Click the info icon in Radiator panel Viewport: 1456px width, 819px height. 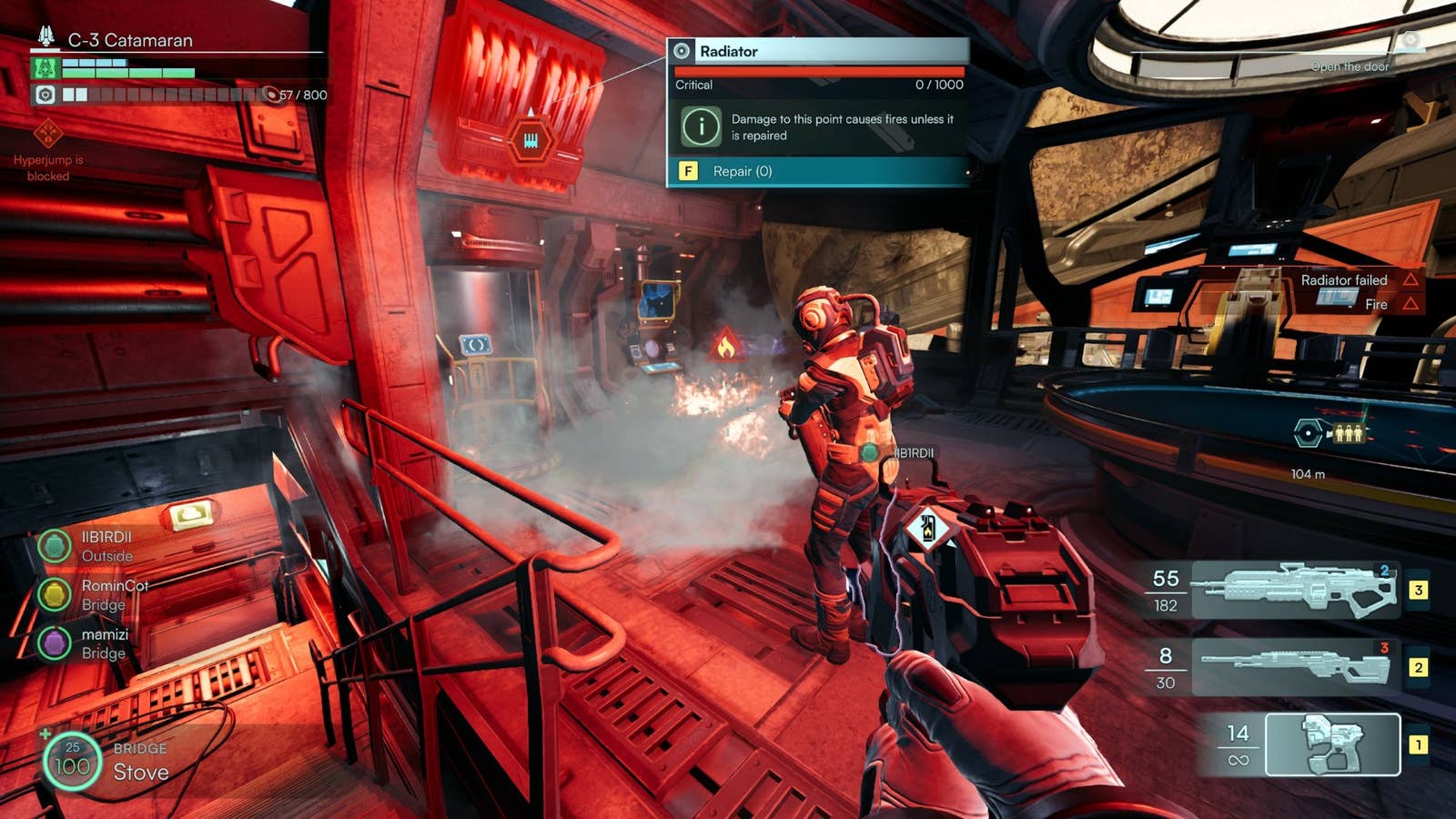pyautogui.click(x=701, y=126)
